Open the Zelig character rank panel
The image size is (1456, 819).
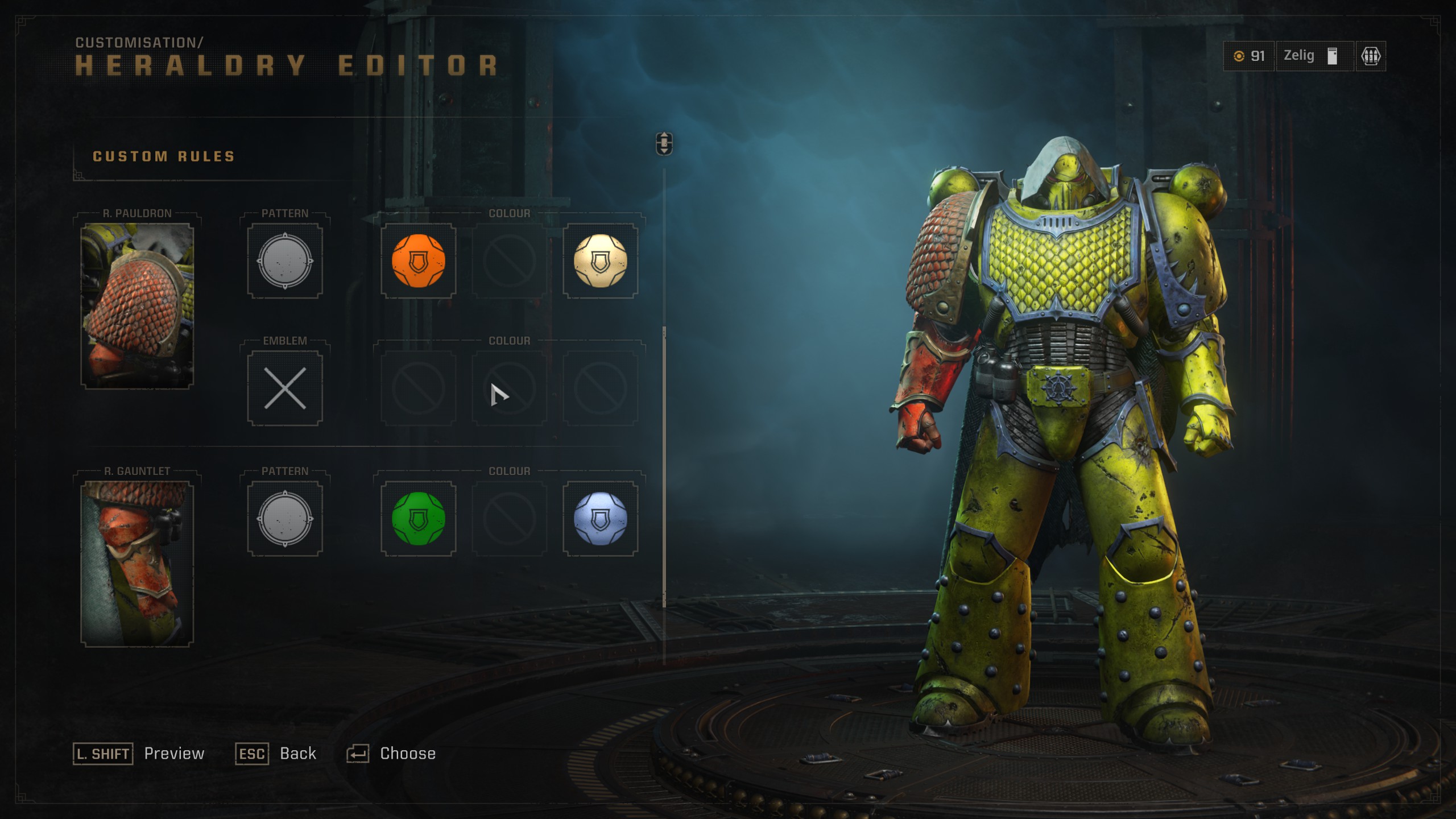point(1314,55)
